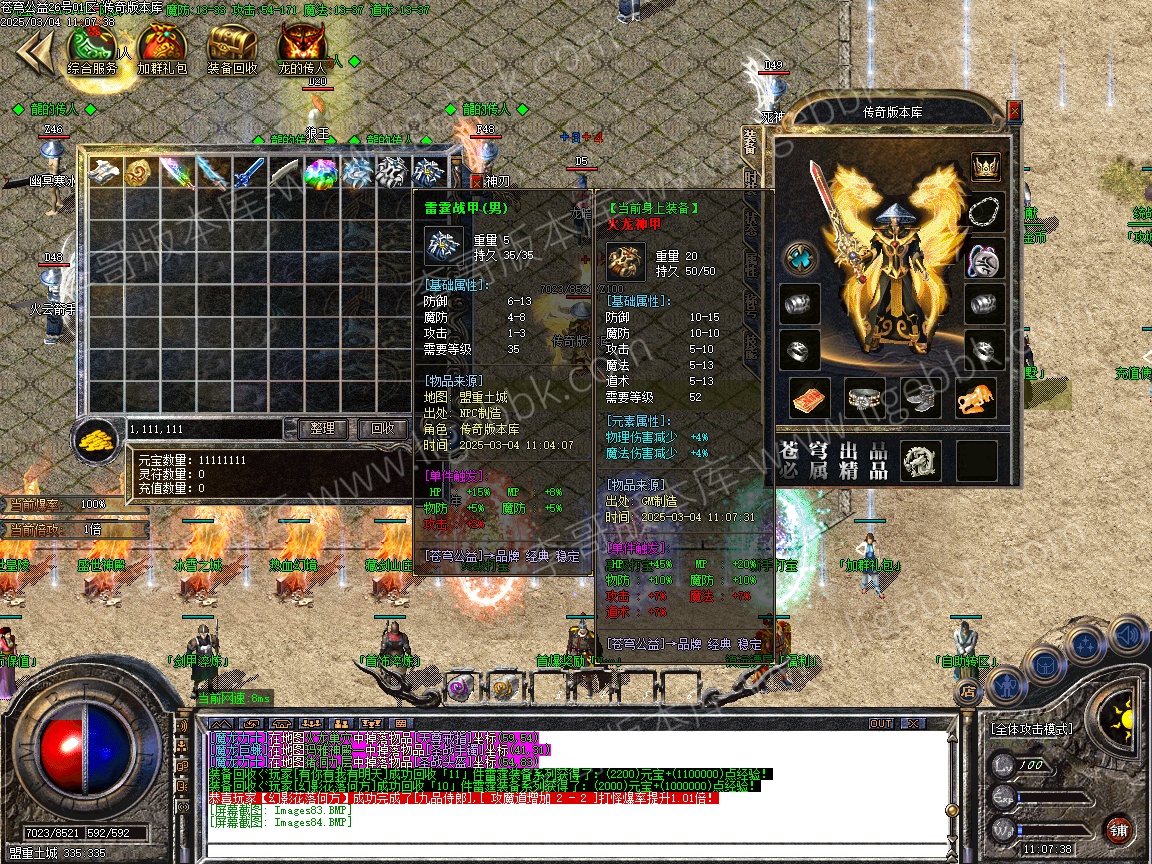
Task: Close the character equipment window
Action: (x=1015, y=110)
